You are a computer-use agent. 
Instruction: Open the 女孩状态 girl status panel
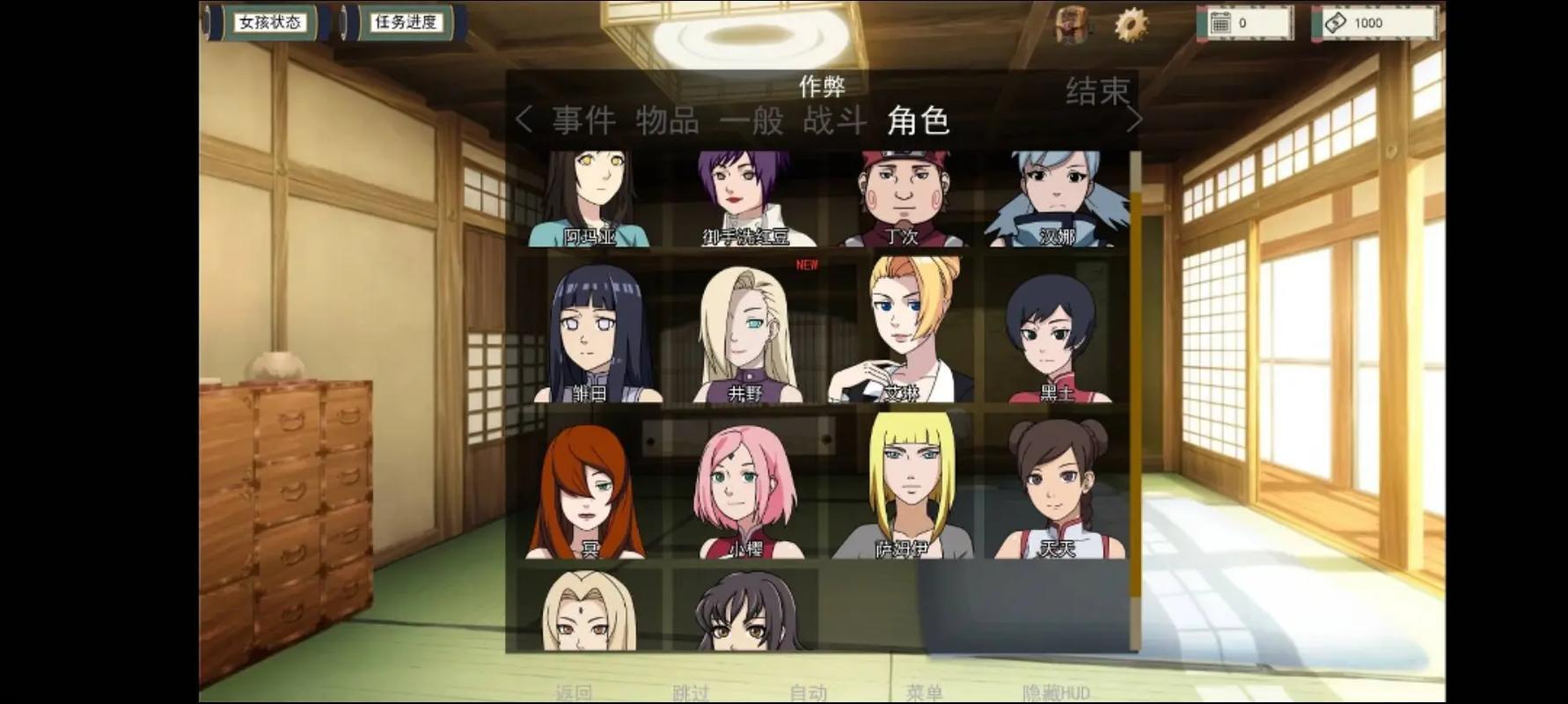pos(268,23)
